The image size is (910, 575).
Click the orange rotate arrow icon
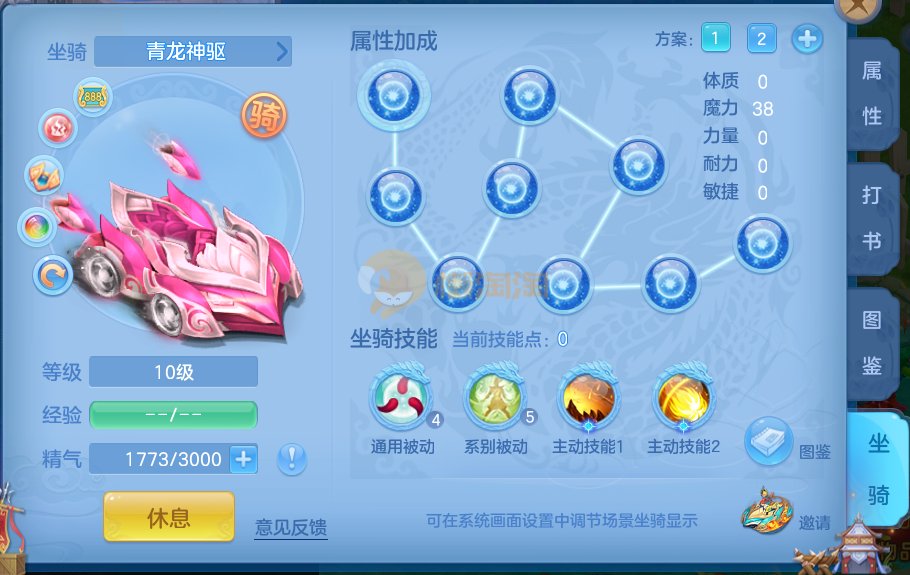tap(53, 274)
